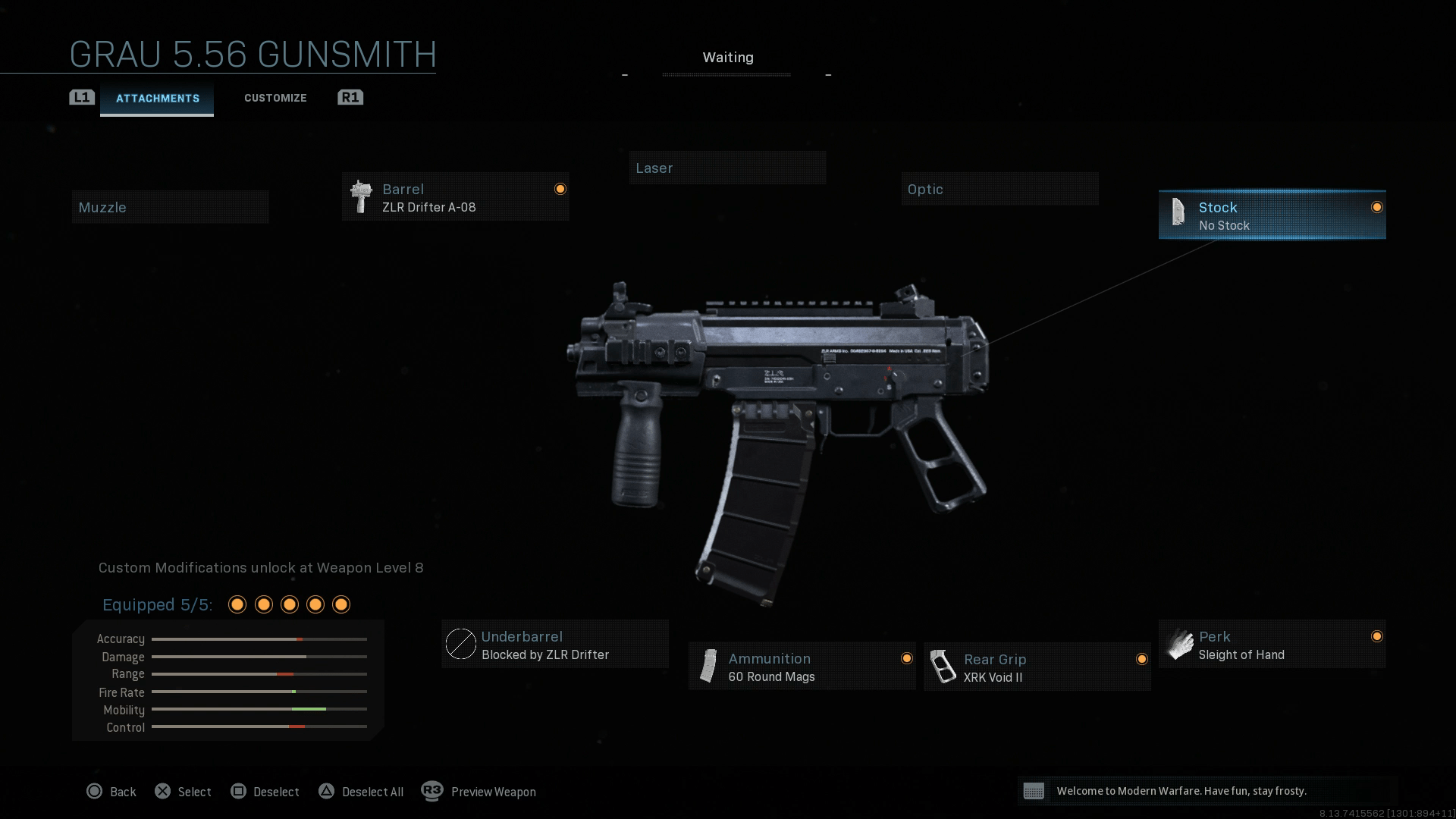
Task: Select the Attachments tab
Action: [157, 98]
